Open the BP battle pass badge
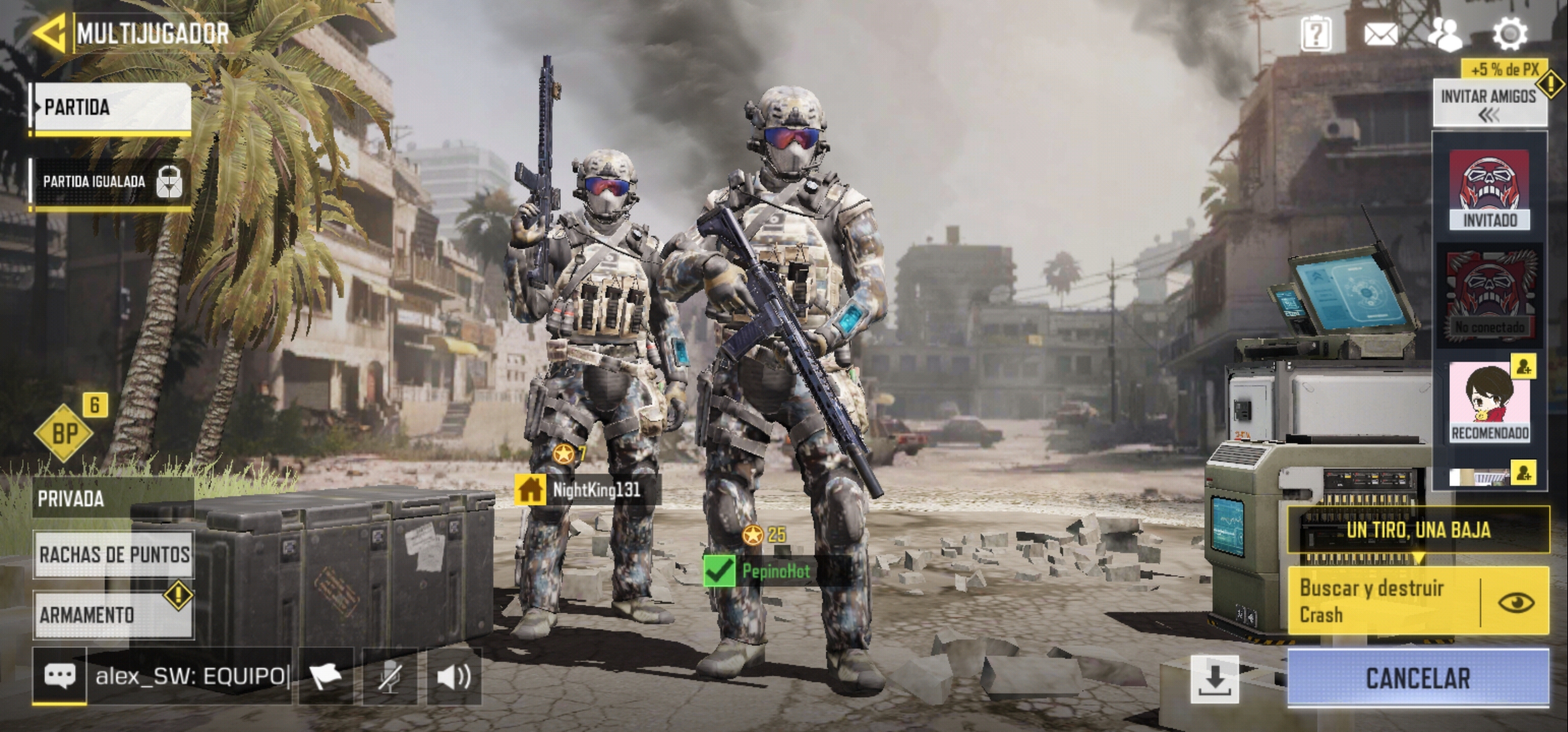 64,433
